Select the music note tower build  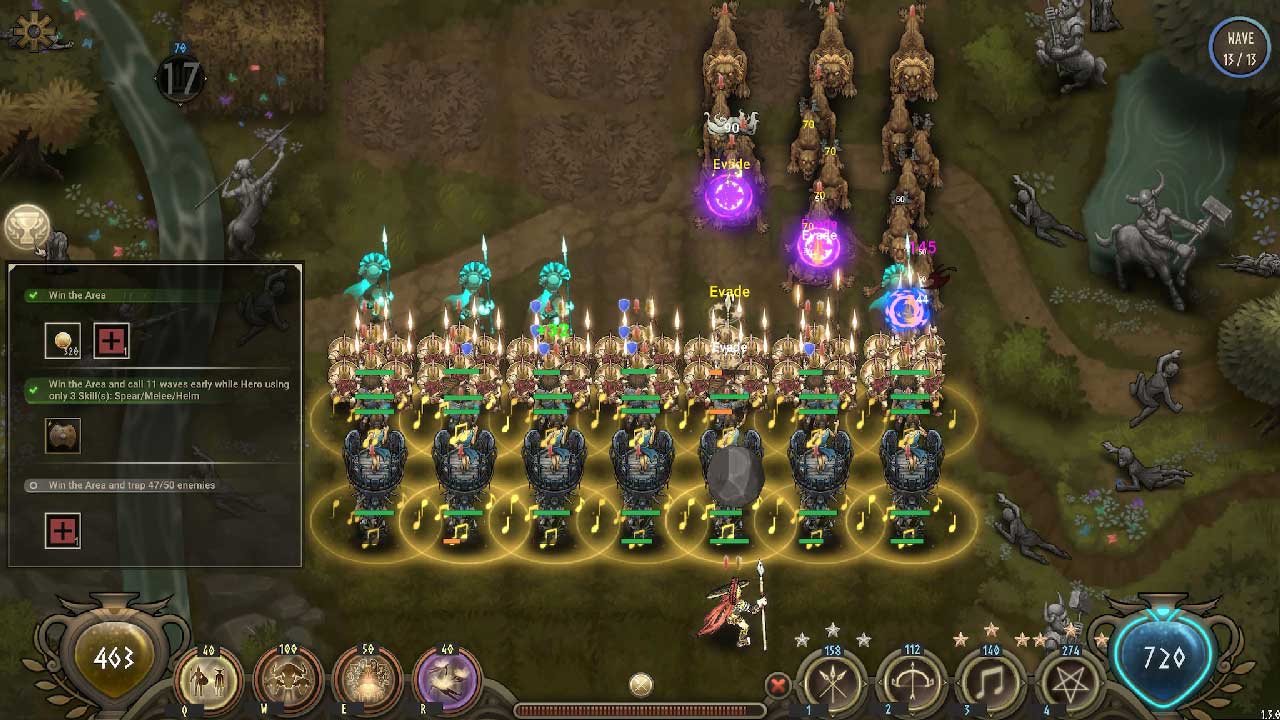click(x=992, y=685)
